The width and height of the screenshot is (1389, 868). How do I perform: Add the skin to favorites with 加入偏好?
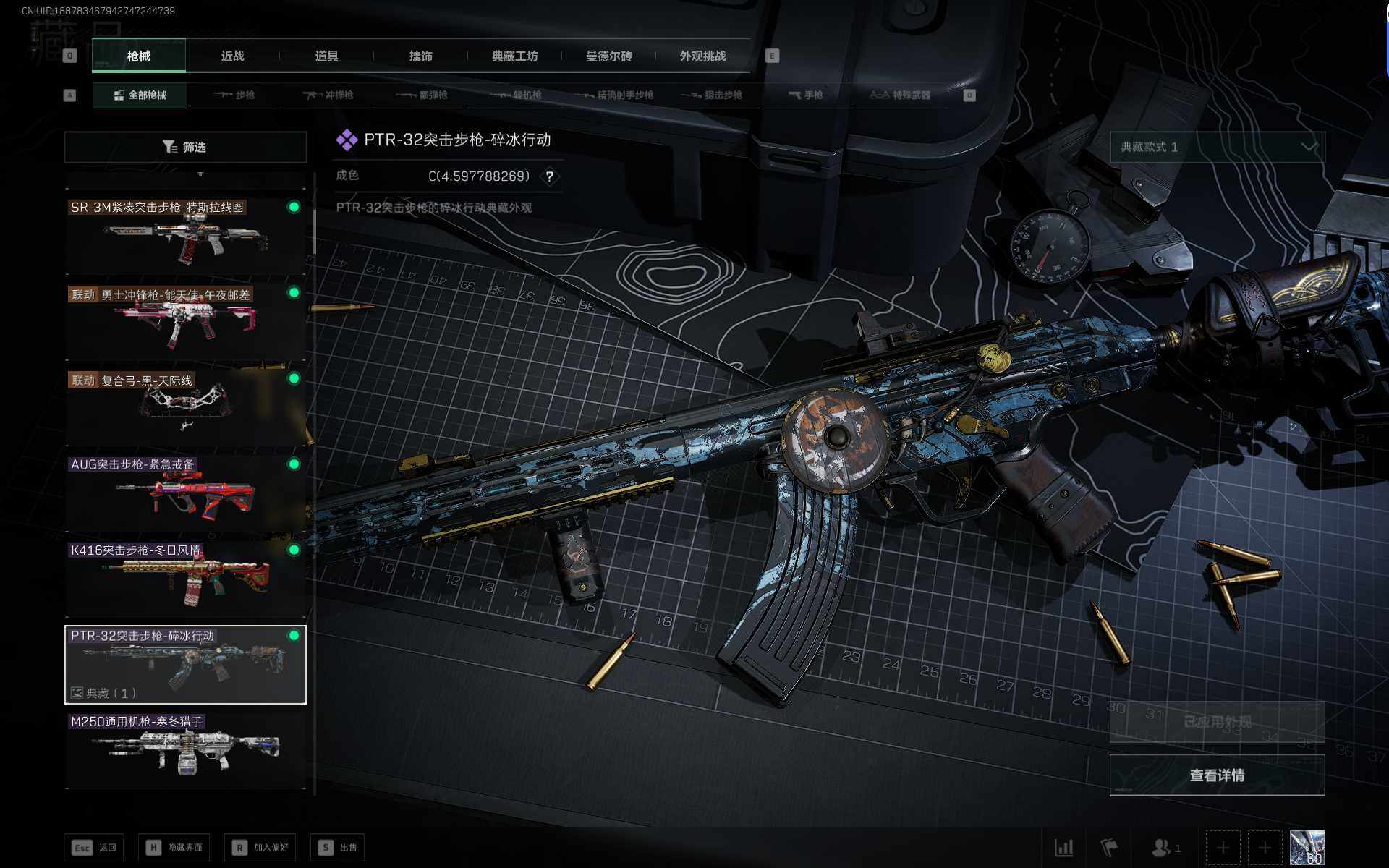click(x=260, y=847)
